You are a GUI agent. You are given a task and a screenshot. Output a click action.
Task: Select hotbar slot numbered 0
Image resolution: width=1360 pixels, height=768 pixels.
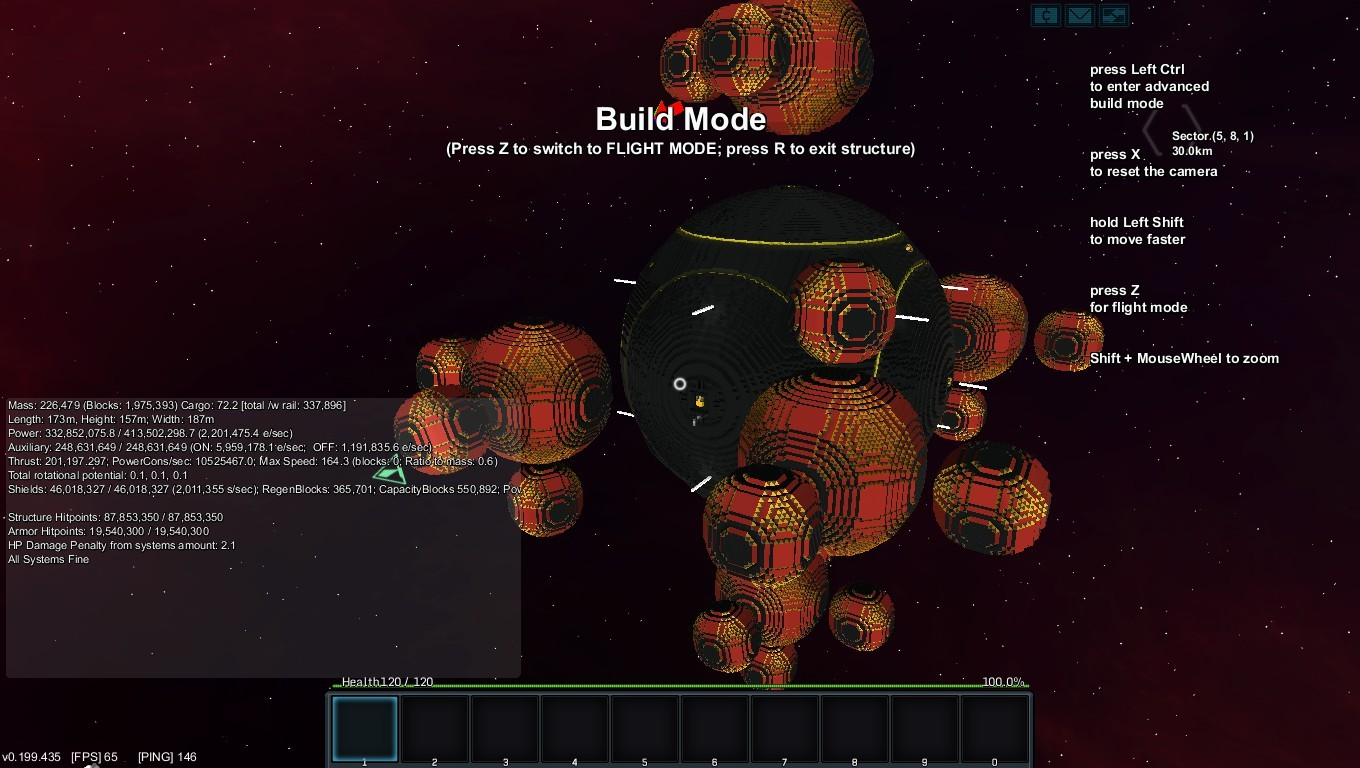(x=995, y=728)
